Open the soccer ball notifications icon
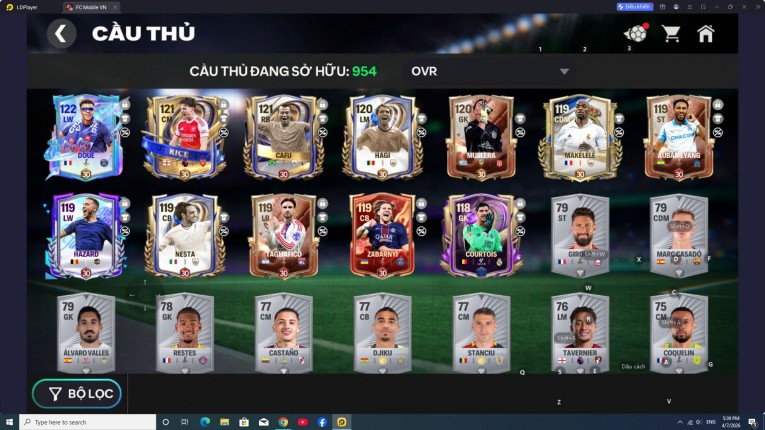 (x=635, y=34)
